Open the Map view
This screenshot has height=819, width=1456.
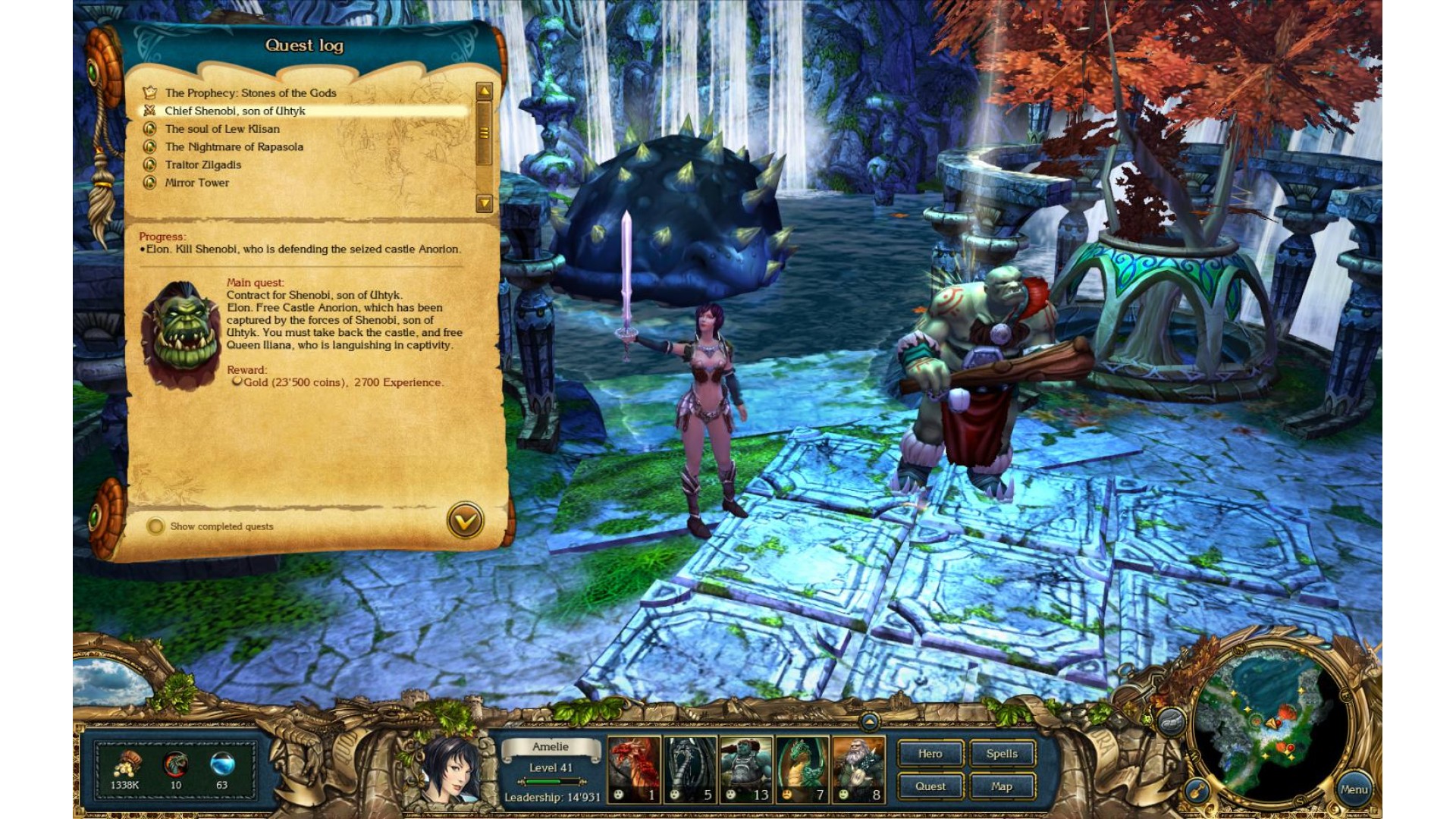coord(1002,786)
